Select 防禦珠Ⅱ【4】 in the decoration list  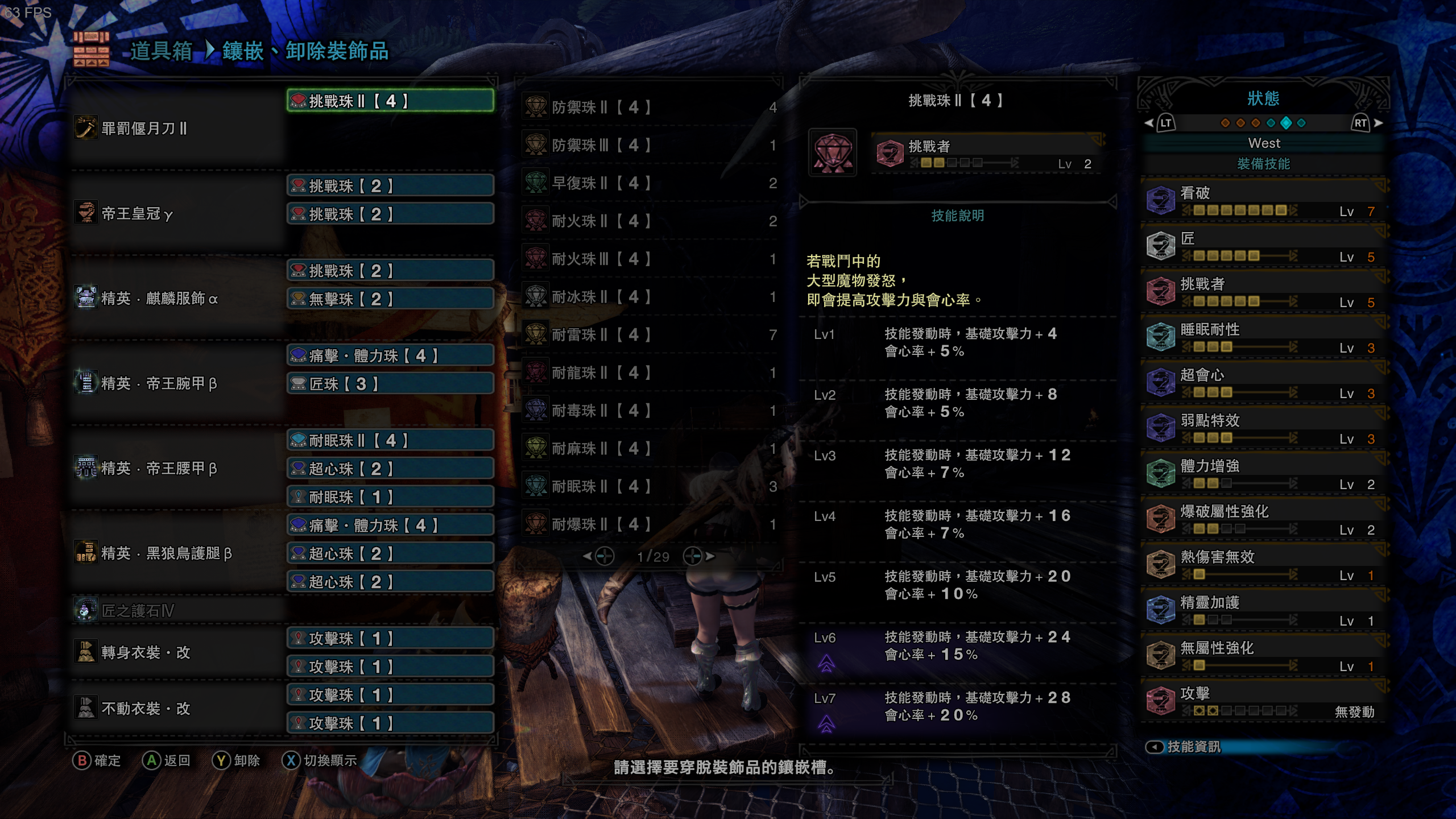tap(648, 107)
